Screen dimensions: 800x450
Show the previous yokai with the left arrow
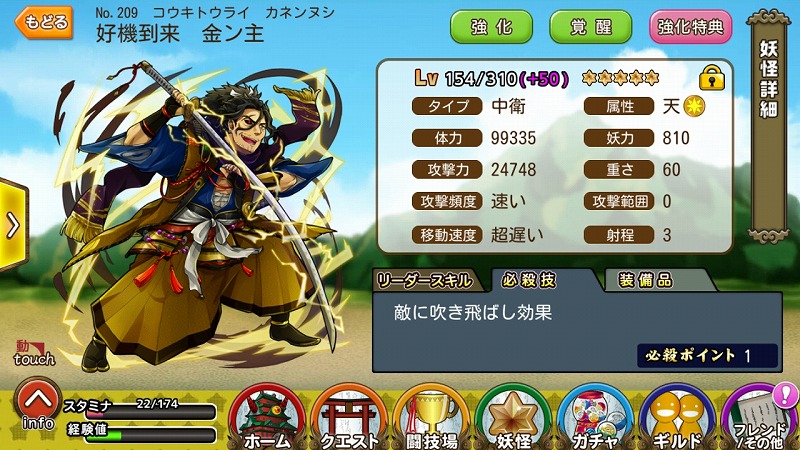[x=12, y=225]
